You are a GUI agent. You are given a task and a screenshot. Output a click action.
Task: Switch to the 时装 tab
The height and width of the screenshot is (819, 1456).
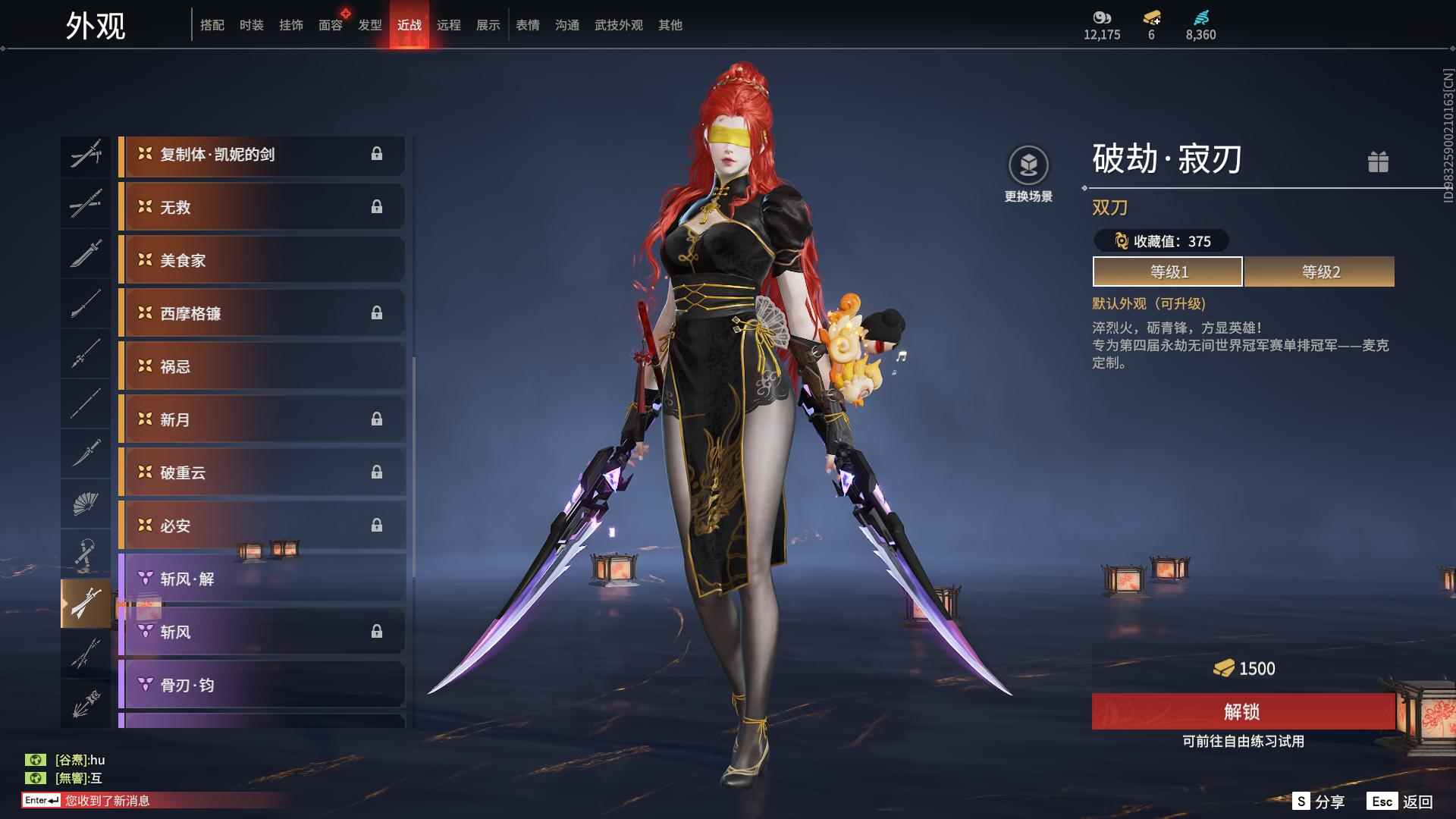coord(251,25)
